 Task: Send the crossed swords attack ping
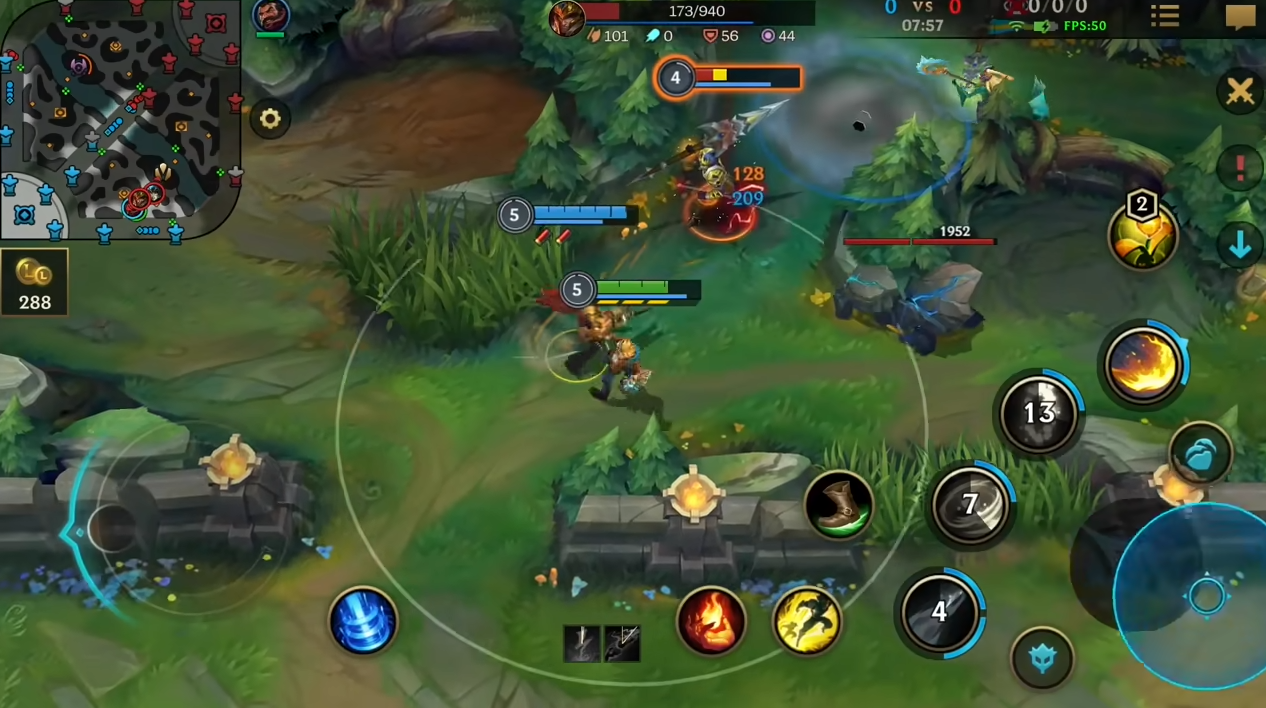pos(1240,93)
